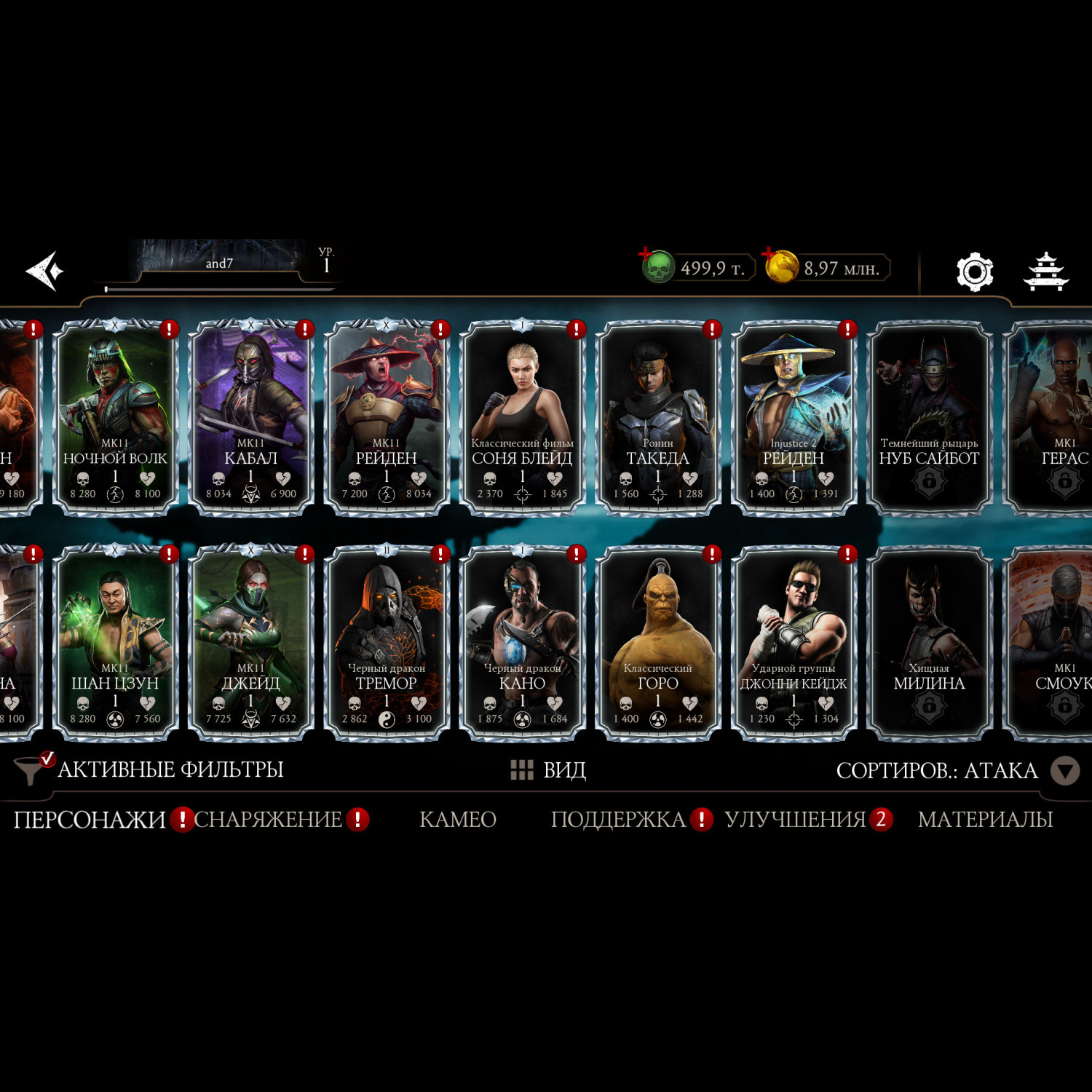Open the gear settings icon
This screenshot has height=1092, width=1092.
point(974,272)
